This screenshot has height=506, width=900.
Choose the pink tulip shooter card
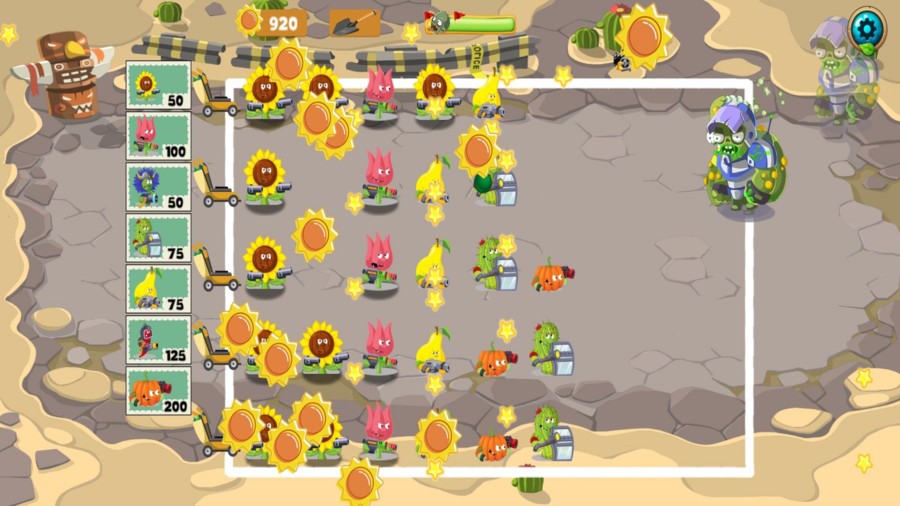[x=158, y=136]
